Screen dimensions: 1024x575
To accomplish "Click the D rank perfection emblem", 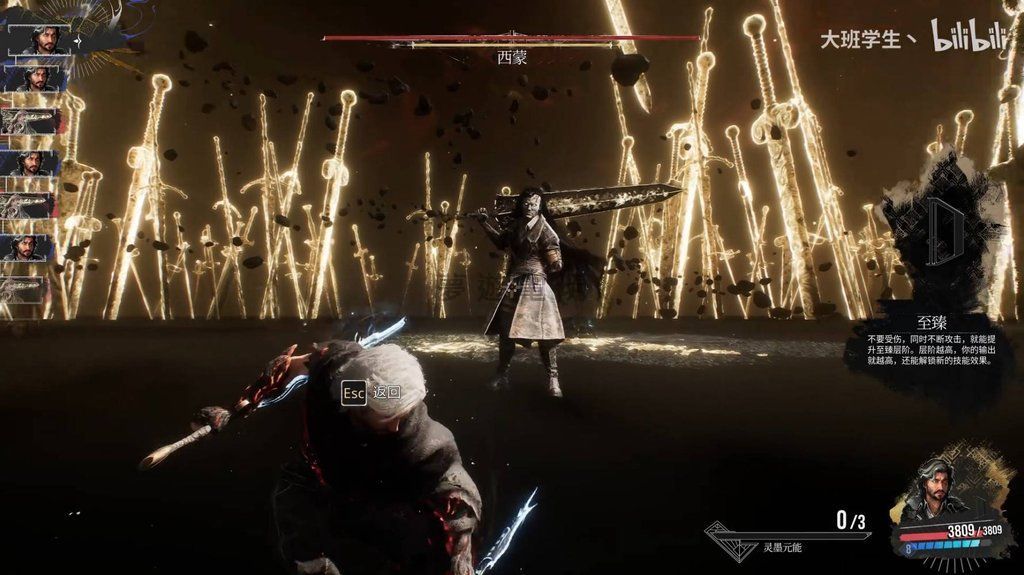I will click(942, 229).
